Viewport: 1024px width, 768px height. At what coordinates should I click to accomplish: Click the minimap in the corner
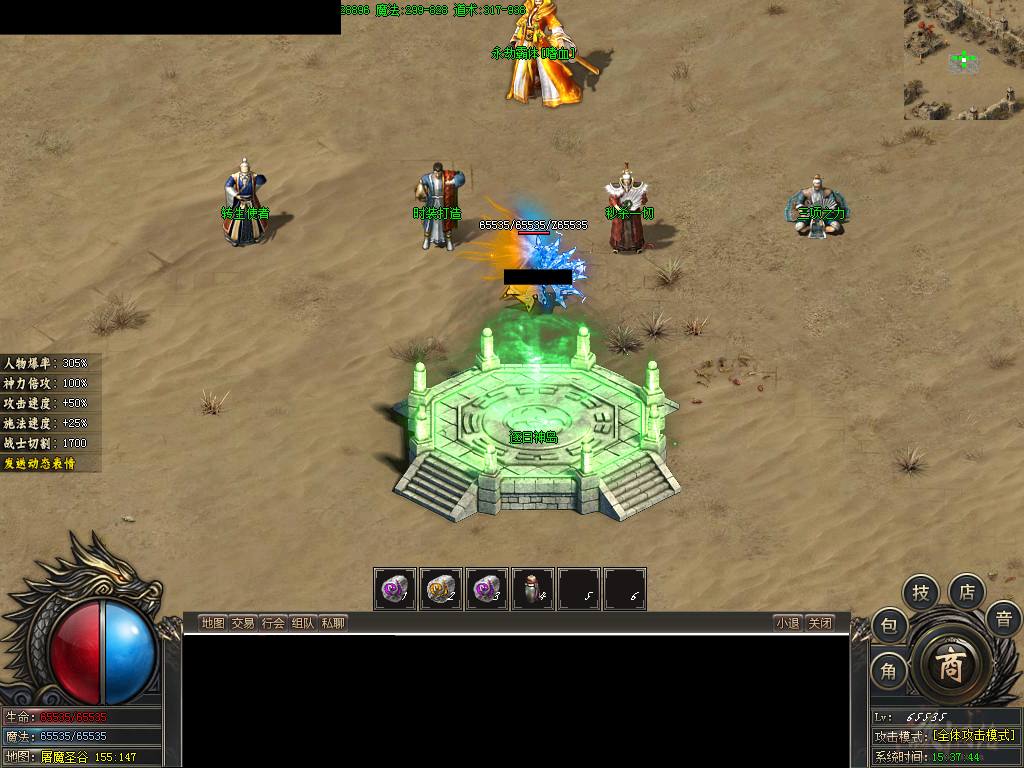[963, 60]
